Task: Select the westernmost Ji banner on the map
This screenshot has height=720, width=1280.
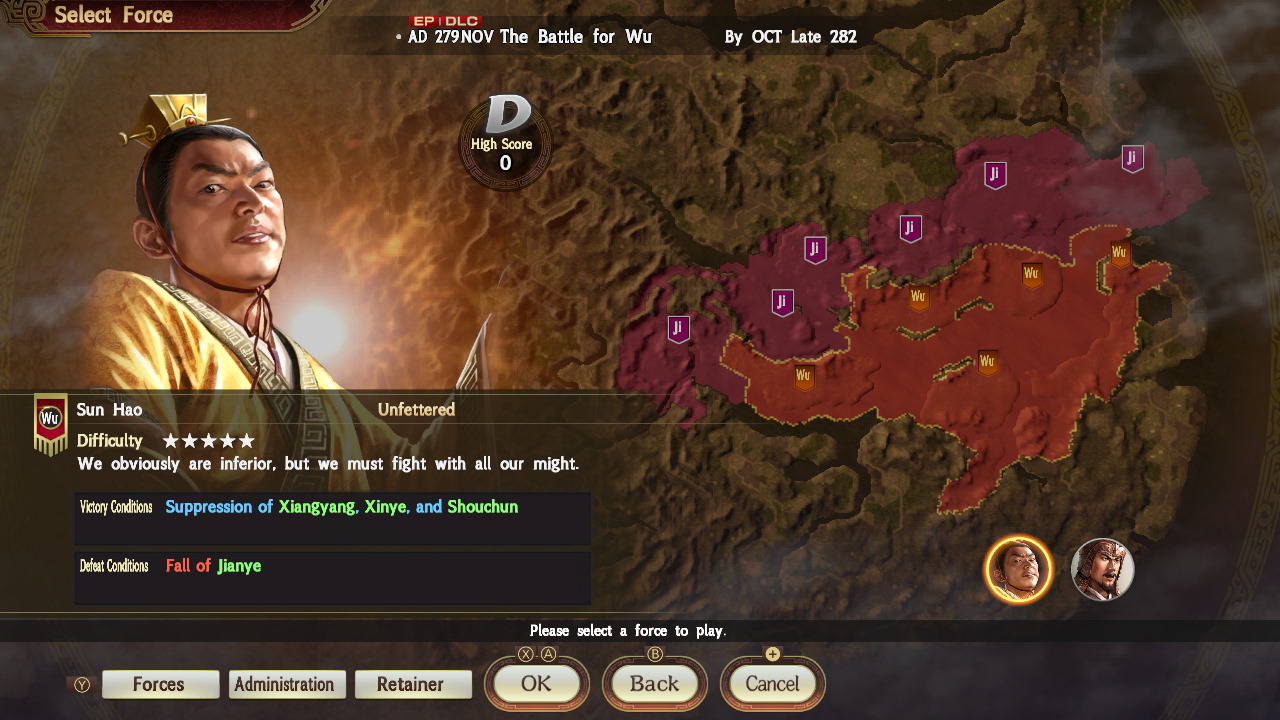Action: tap(677, 328)
